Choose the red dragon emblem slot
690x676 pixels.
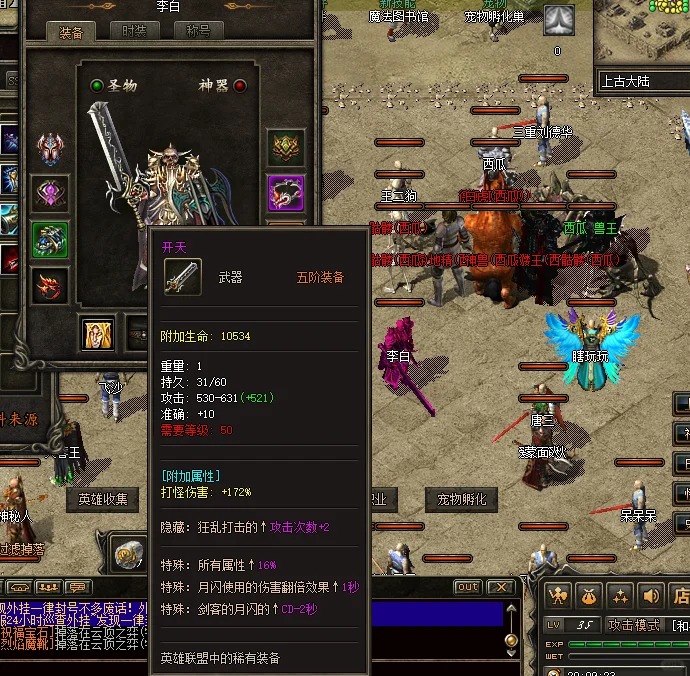[x=50, y=285]
